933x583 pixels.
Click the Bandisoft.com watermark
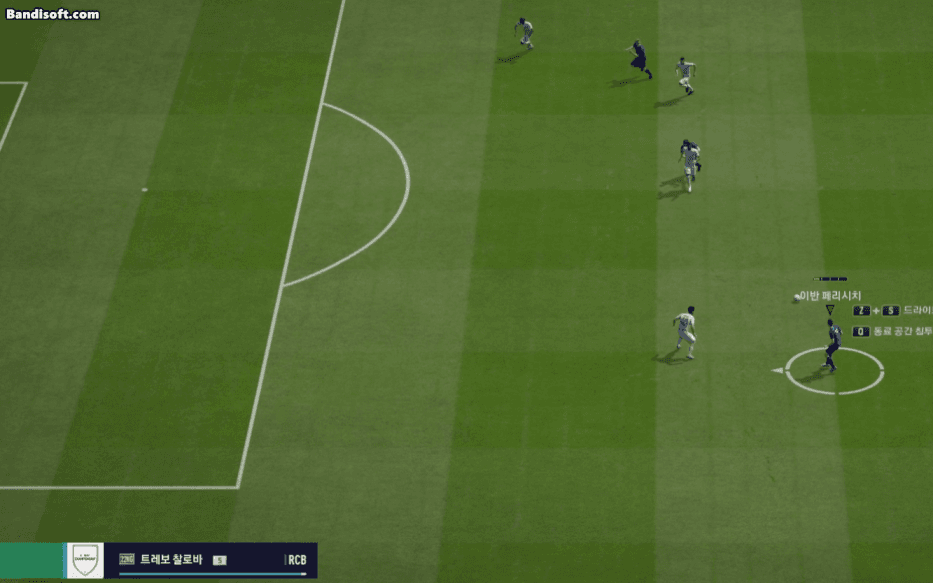(x=52, y=14)
